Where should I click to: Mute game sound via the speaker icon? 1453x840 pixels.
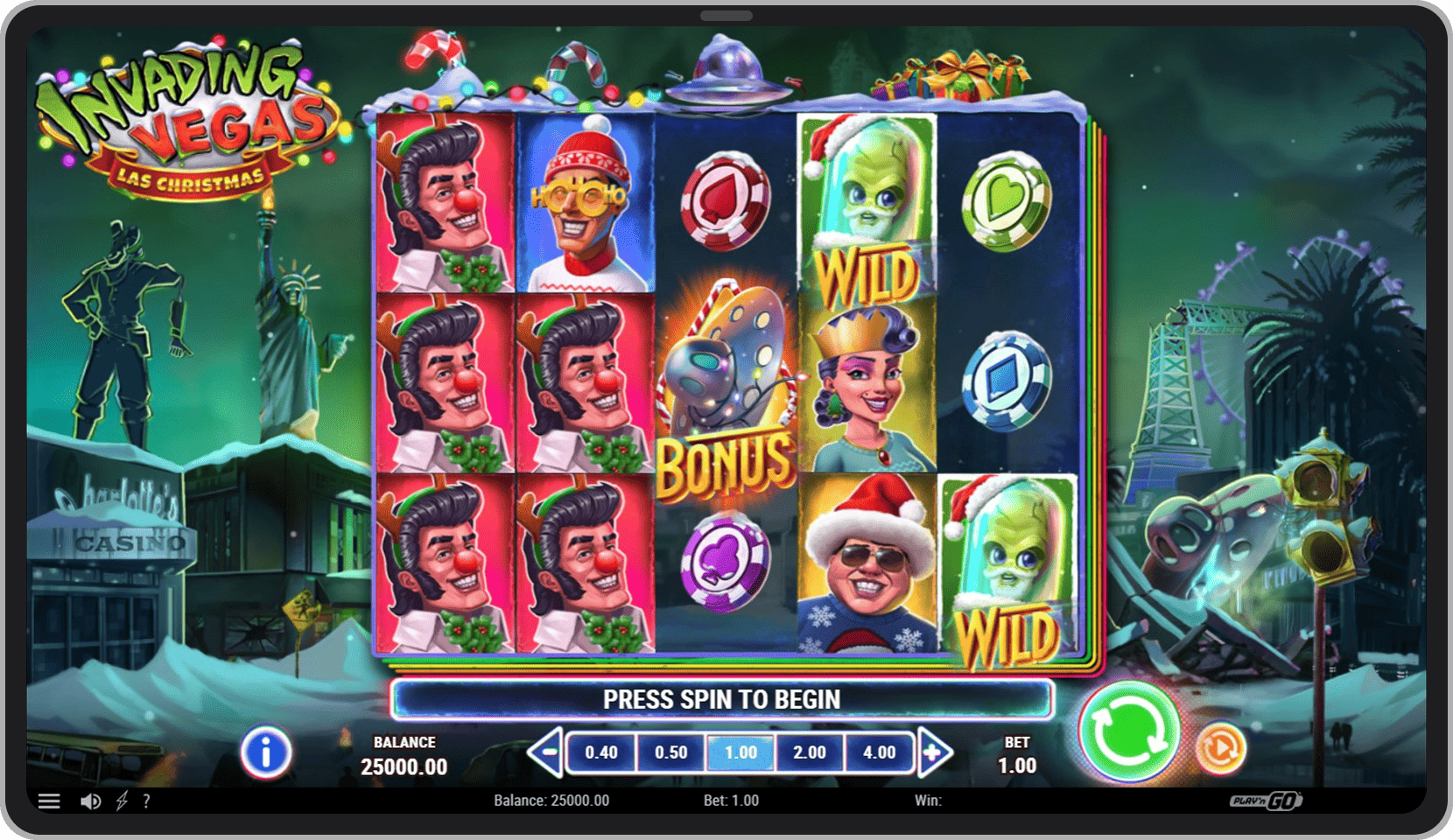click(x=90, y=801)
